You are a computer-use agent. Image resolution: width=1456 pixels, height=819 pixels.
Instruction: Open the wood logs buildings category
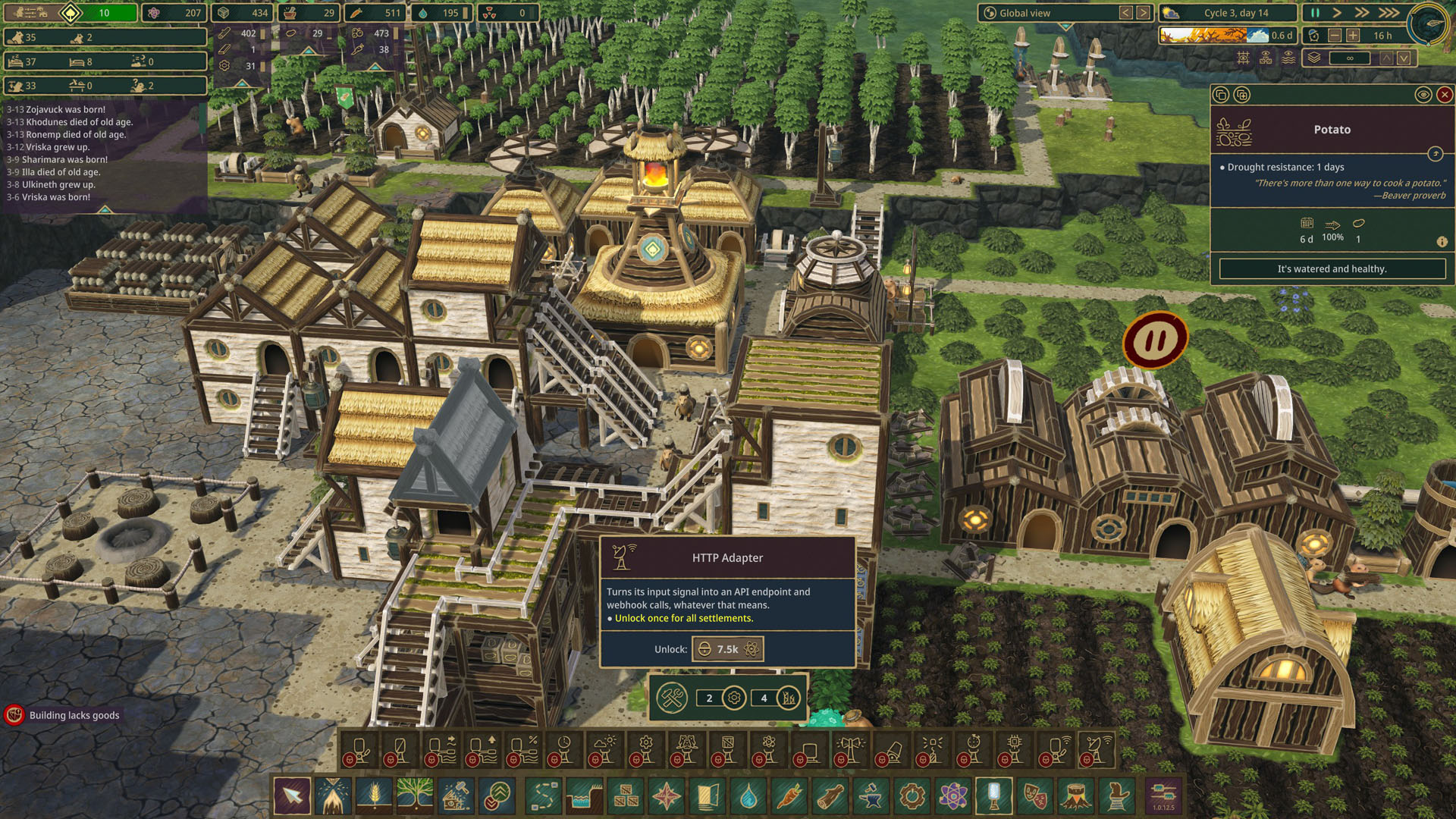pos(830,796)
